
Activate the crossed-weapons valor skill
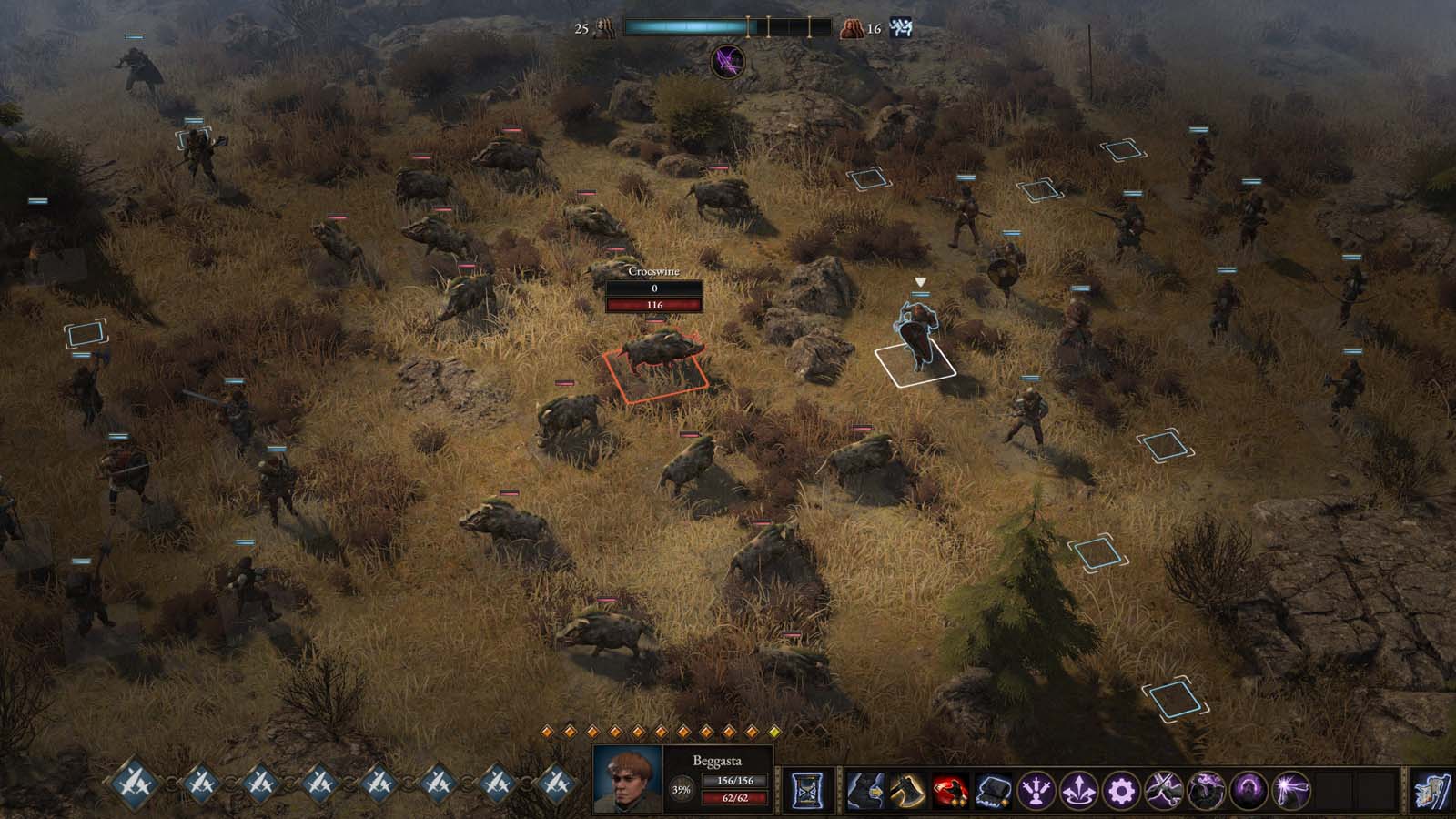[1166, 790]
